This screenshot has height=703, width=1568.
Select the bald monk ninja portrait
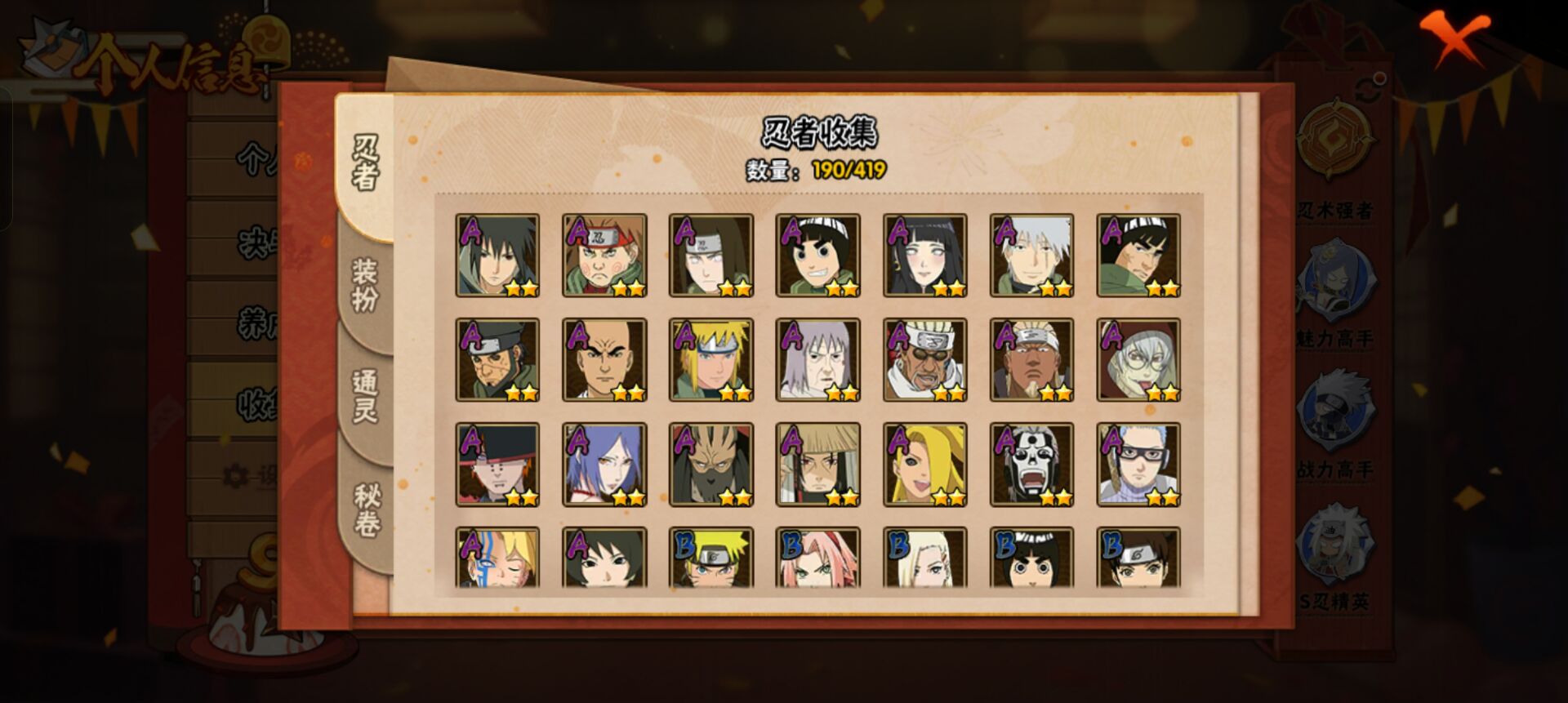(x=604, y=360)
